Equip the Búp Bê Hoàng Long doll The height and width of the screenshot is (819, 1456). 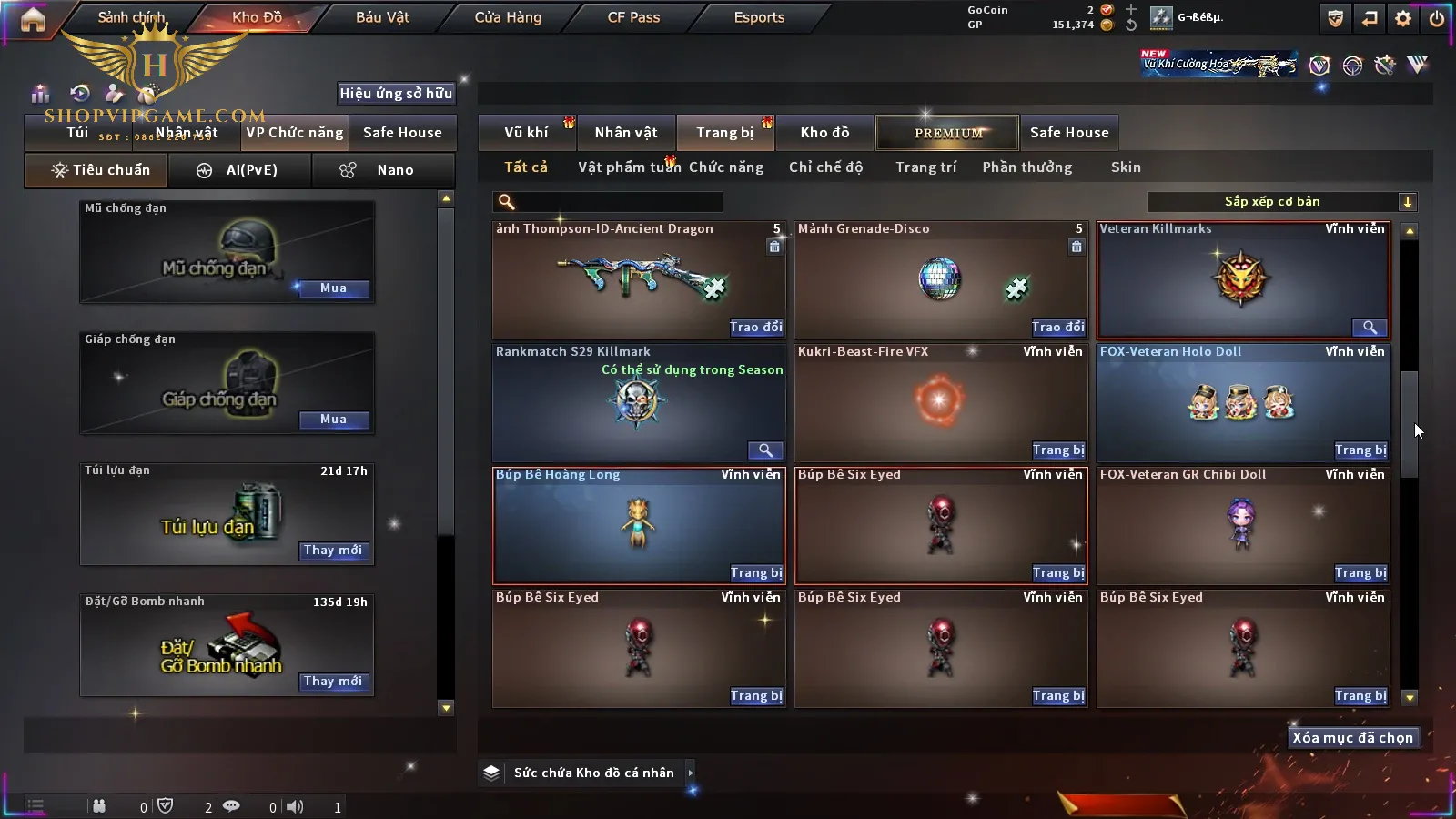point(756,573)
